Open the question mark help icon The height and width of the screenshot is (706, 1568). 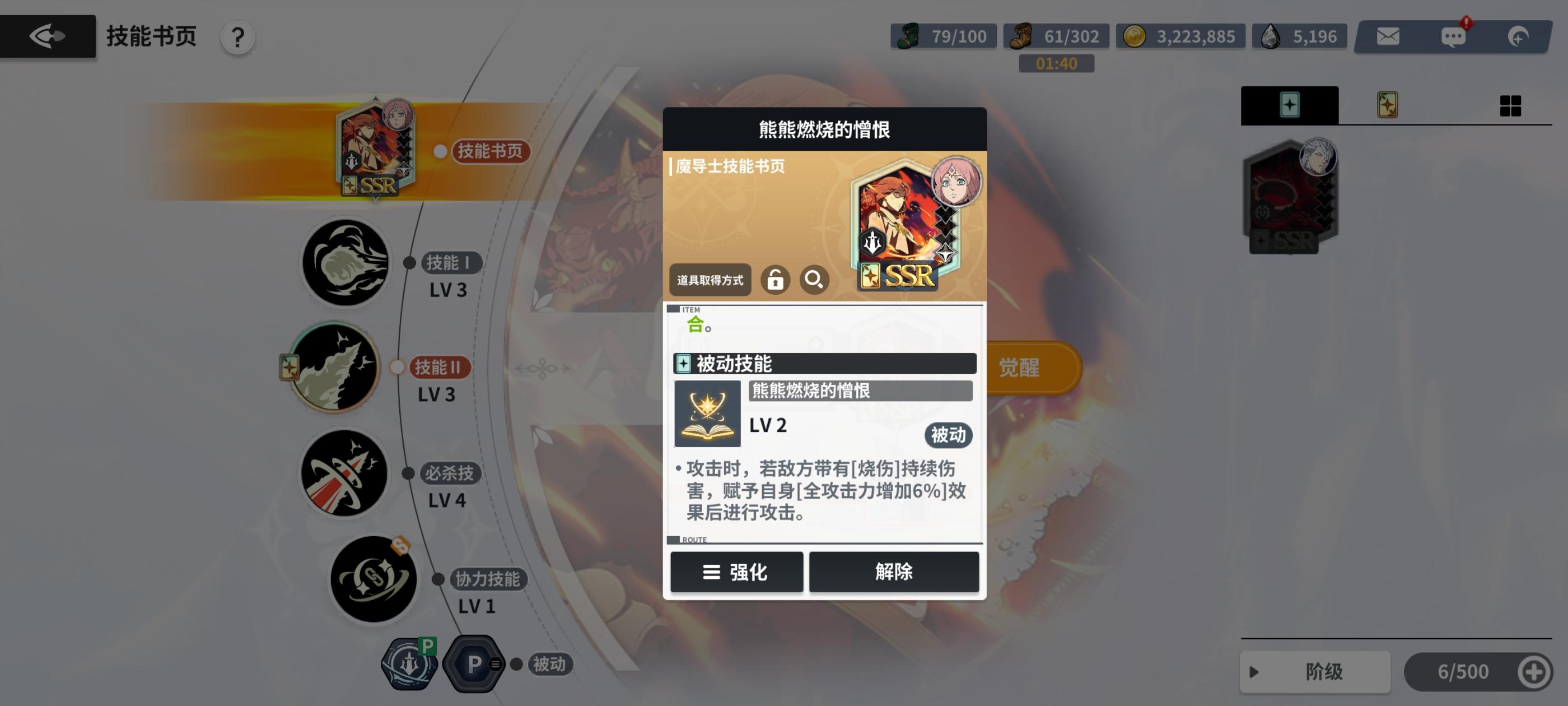237,36
